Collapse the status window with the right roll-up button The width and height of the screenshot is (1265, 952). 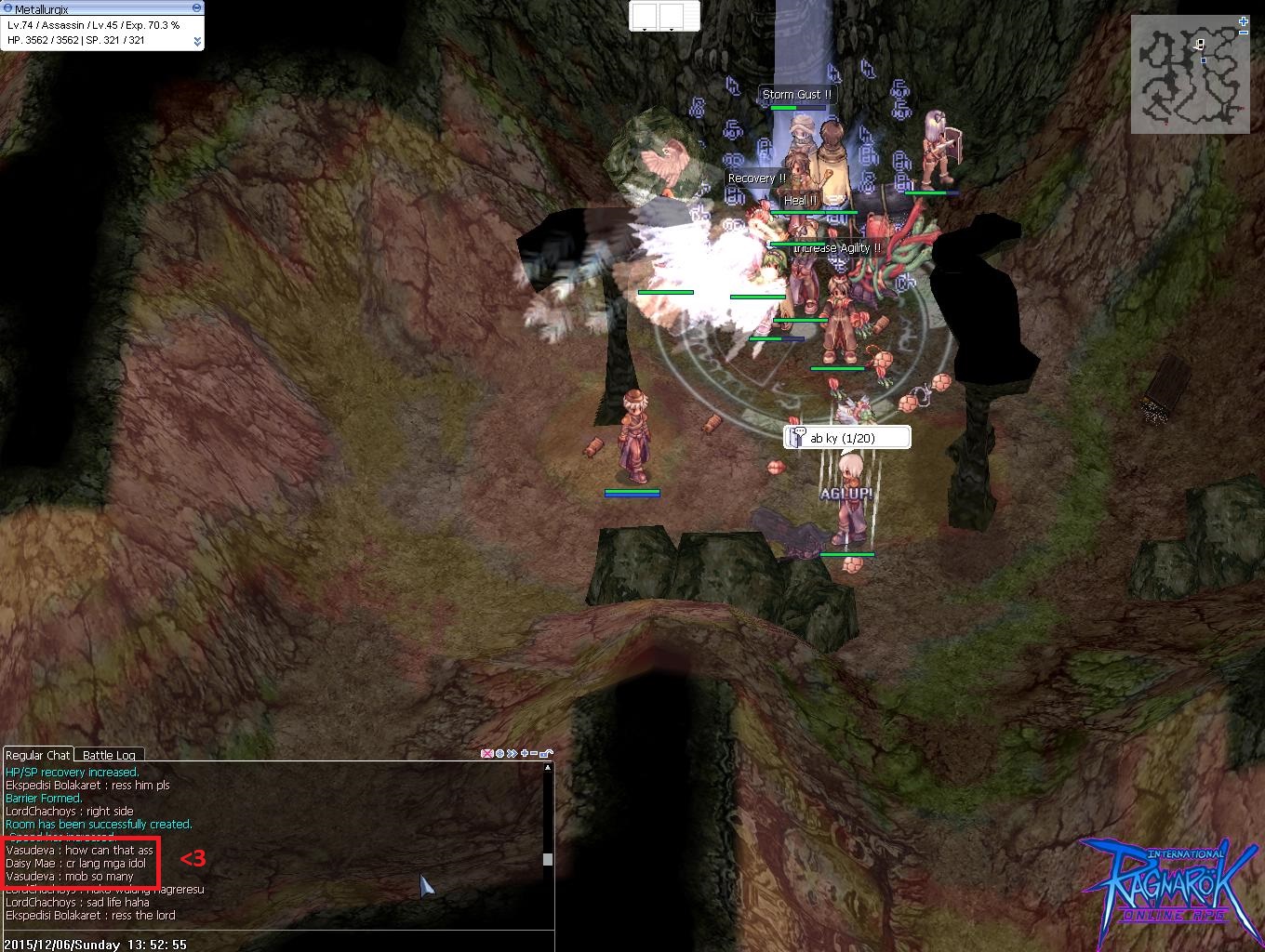[196, 8]
